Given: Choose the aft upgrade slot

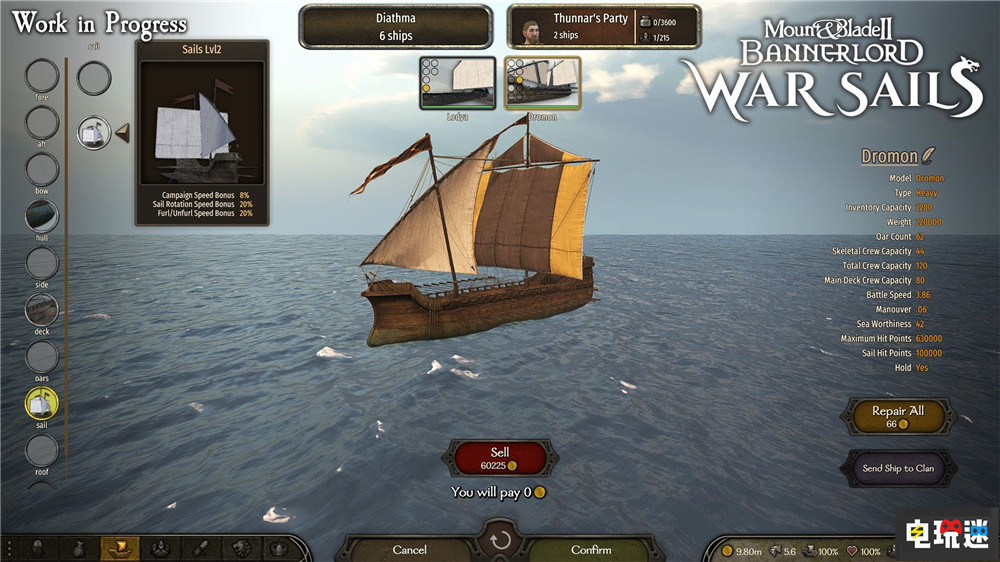Looking at the screenshot, I should (x=42, y=123).
